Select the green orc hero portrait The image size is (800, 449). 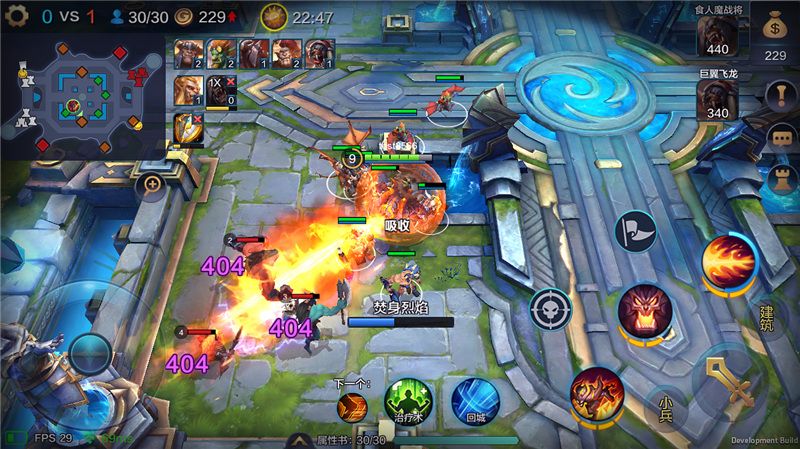point(220,53)
